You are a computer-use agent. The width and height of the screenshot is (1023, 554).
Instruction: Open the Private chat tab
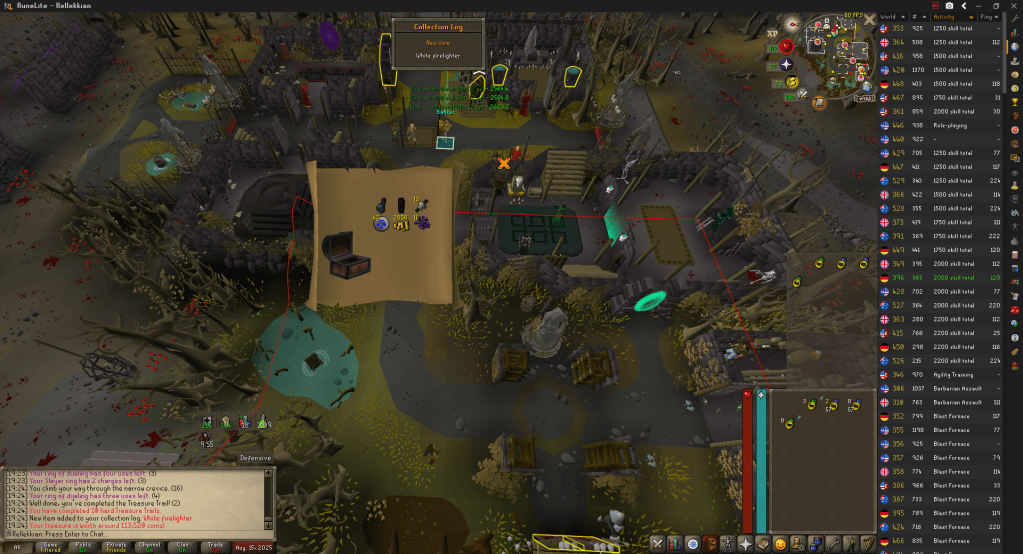pos(116,546)
